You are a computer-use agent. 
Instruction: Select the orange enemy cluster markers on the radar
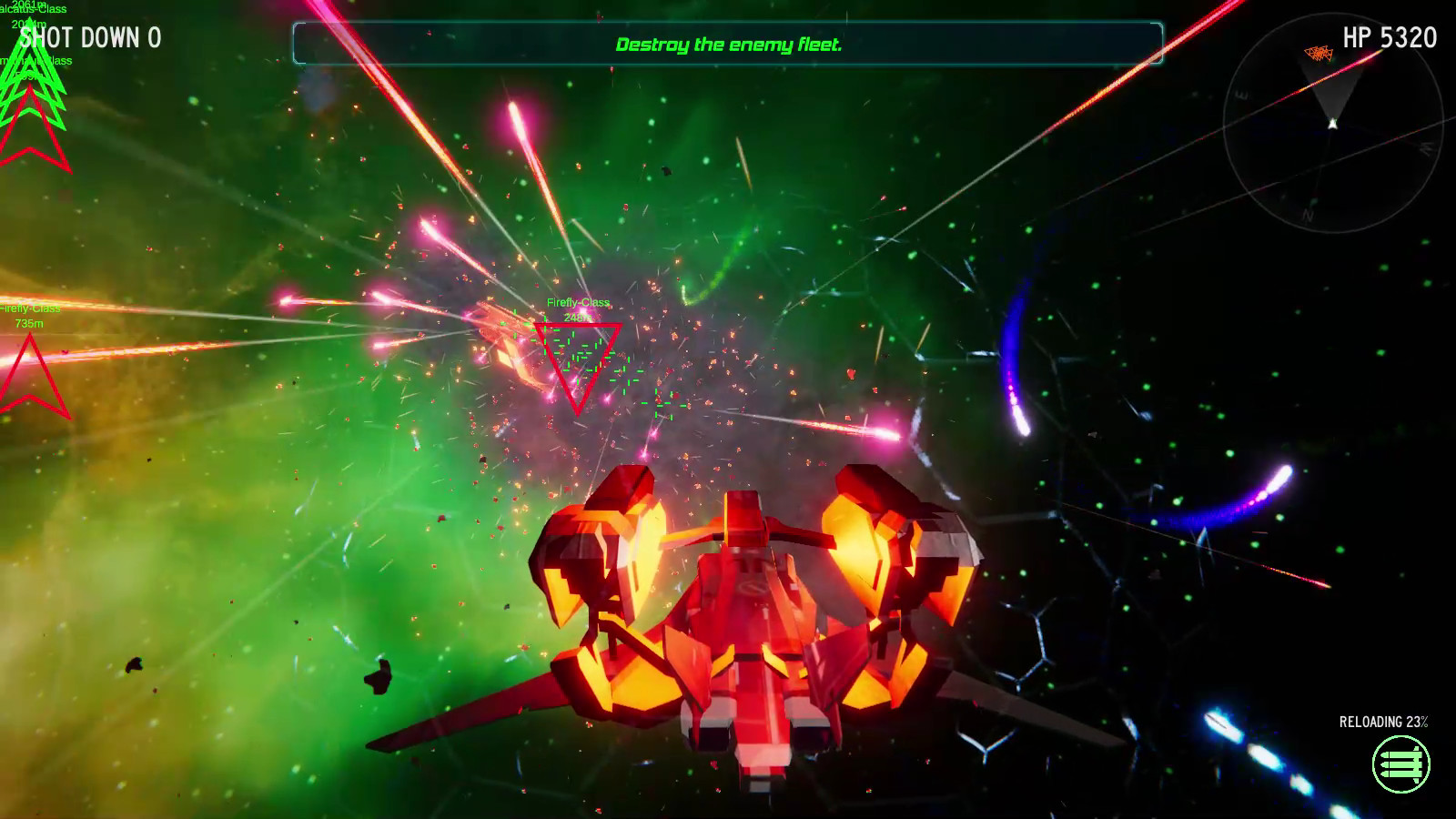pos(1319,53)
